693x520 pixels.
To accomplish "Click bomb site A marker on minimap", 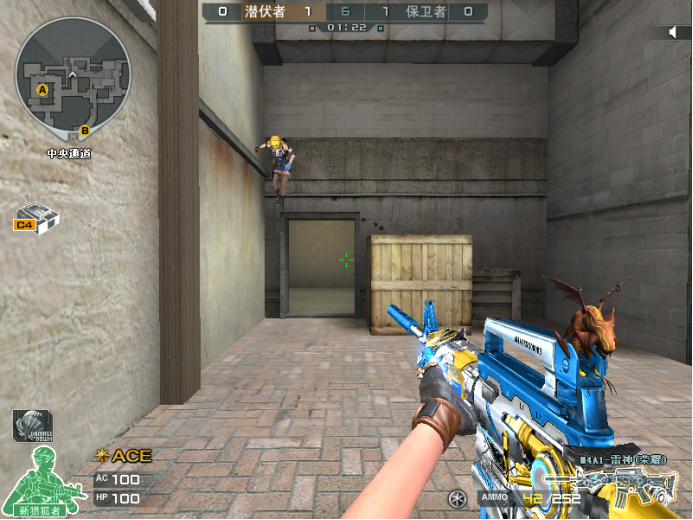I will (43, 91).
